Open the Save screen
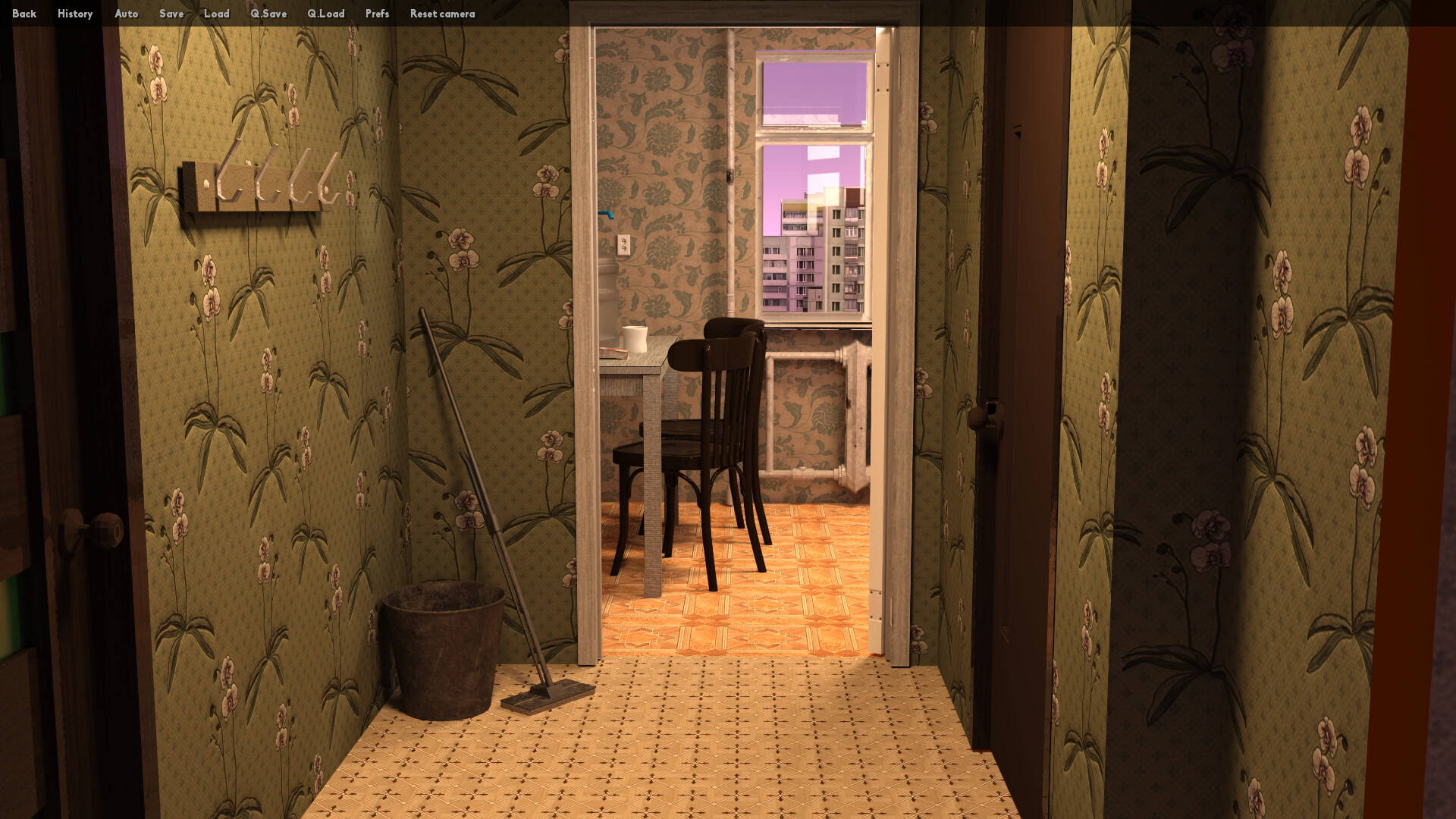The height and width of the screenshot is (819, 1456). [171, 14]
